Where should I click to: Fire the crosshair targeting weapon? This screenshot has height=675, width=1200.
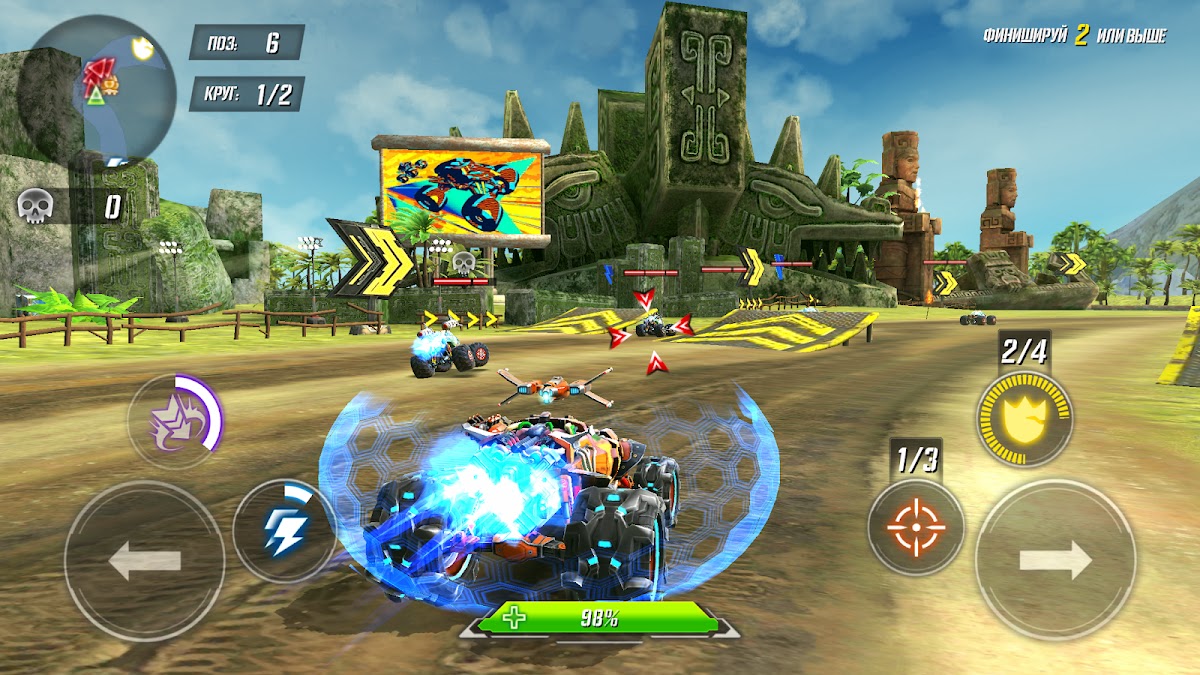(915, 527)
